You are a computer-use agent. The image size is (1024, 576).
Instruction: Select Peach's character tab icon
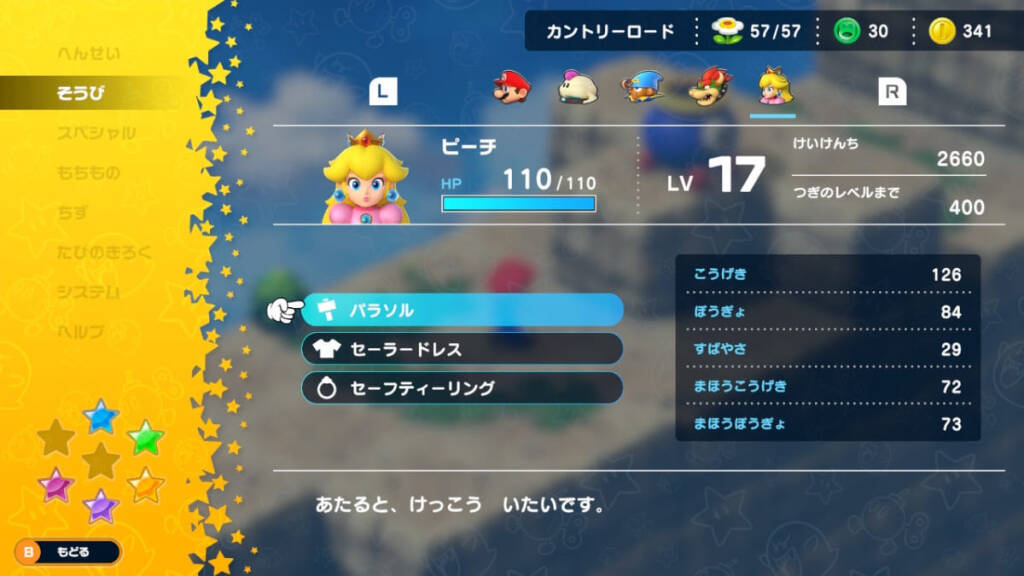coord(772,88)
